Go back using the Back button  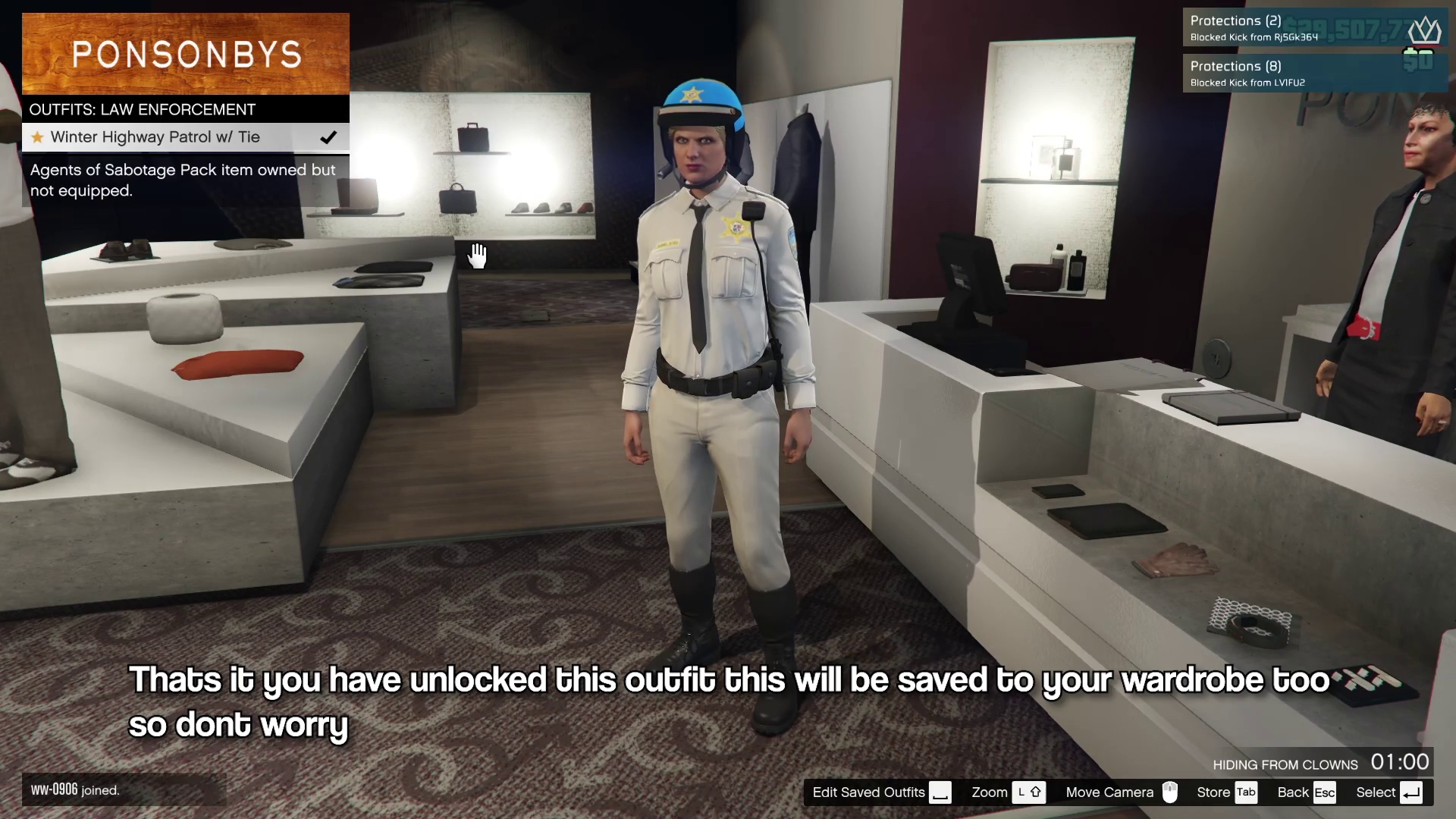coord(1305,792)
